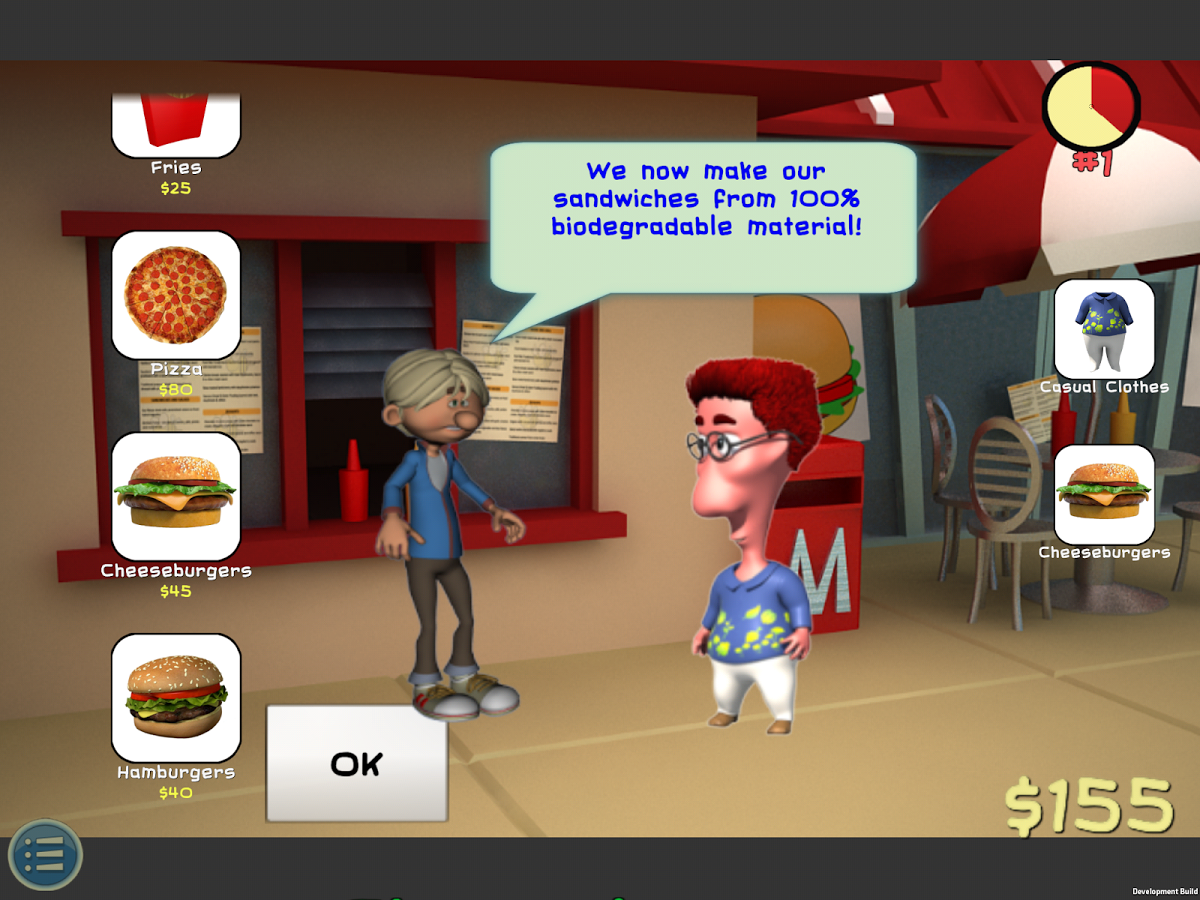This screenshot has height=900, width=1200.
Task: Select the Cheeseburgers tile without a price
Action: pyautogui.click(x=1104, y=495)
